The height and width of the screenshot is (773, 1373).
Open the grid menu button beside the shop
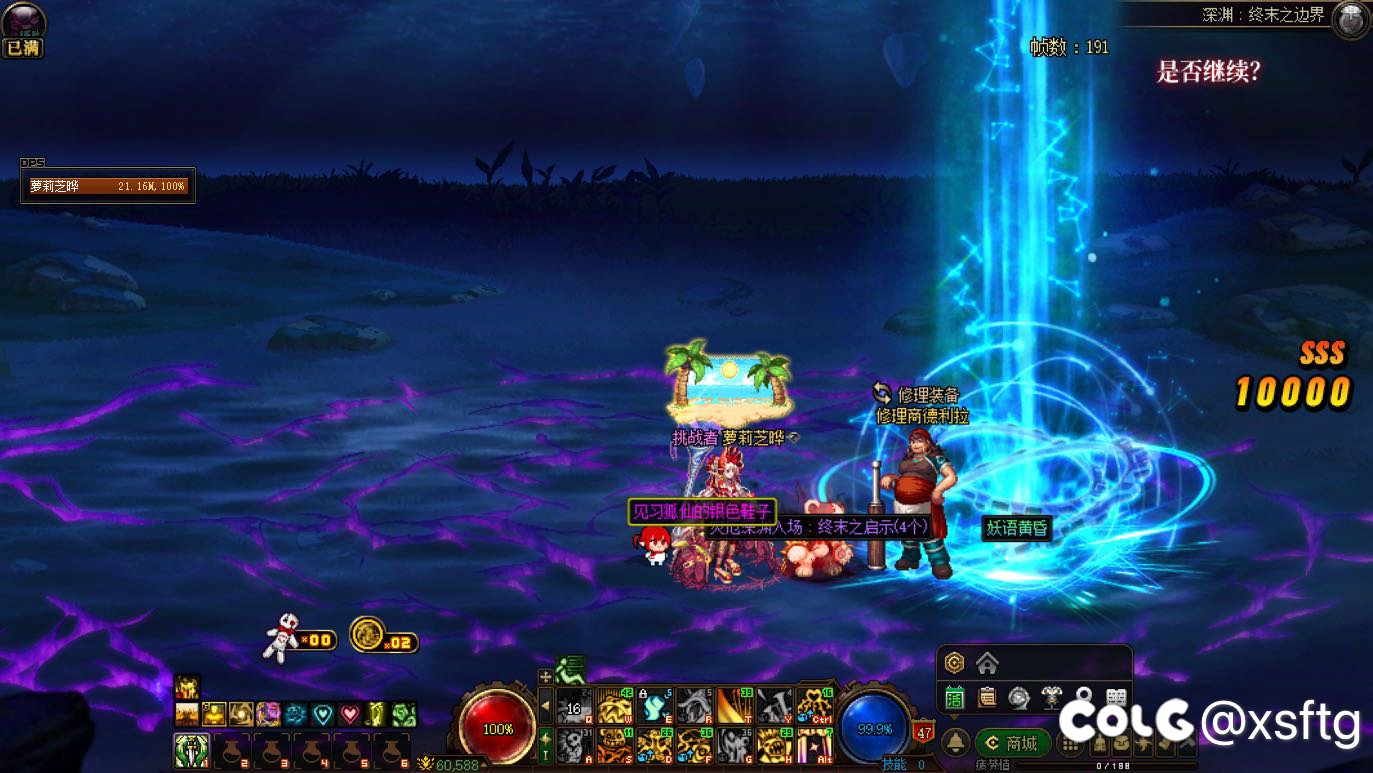tap(1071, 743)
